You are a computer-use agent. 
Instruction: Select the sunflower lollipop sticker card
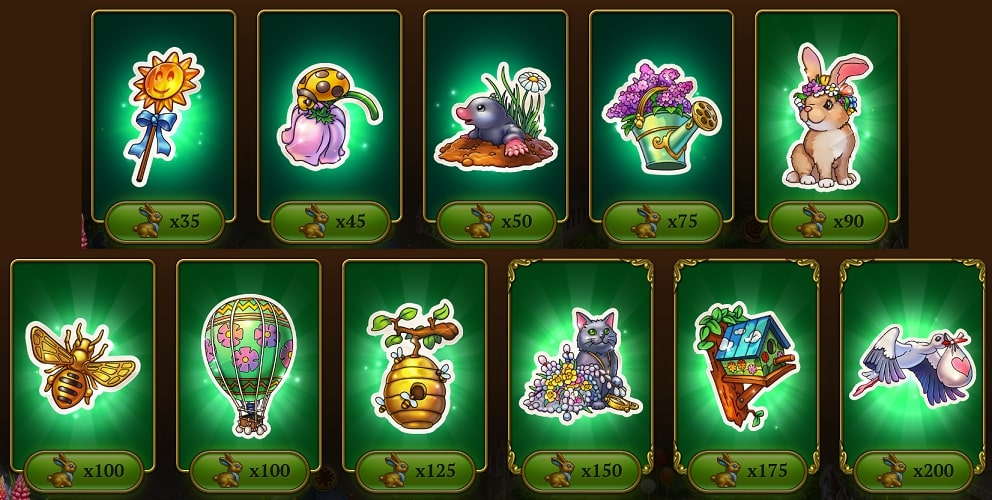pos(163,112)
